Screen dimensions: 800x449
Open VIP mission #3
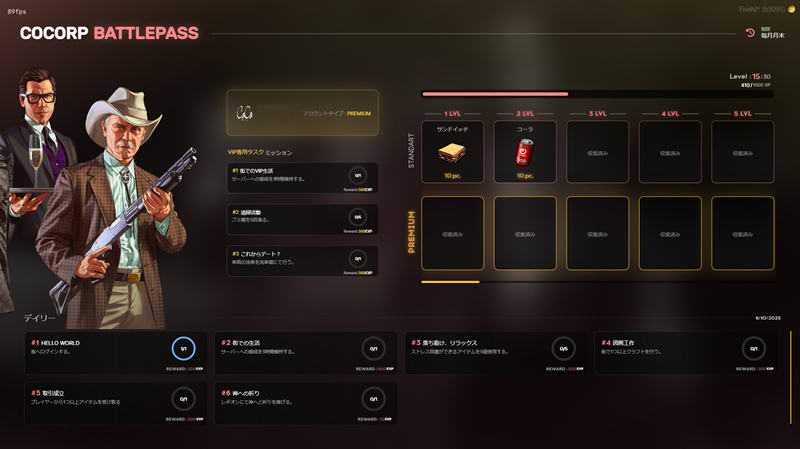pyautogui.click(x=302, y=261)
